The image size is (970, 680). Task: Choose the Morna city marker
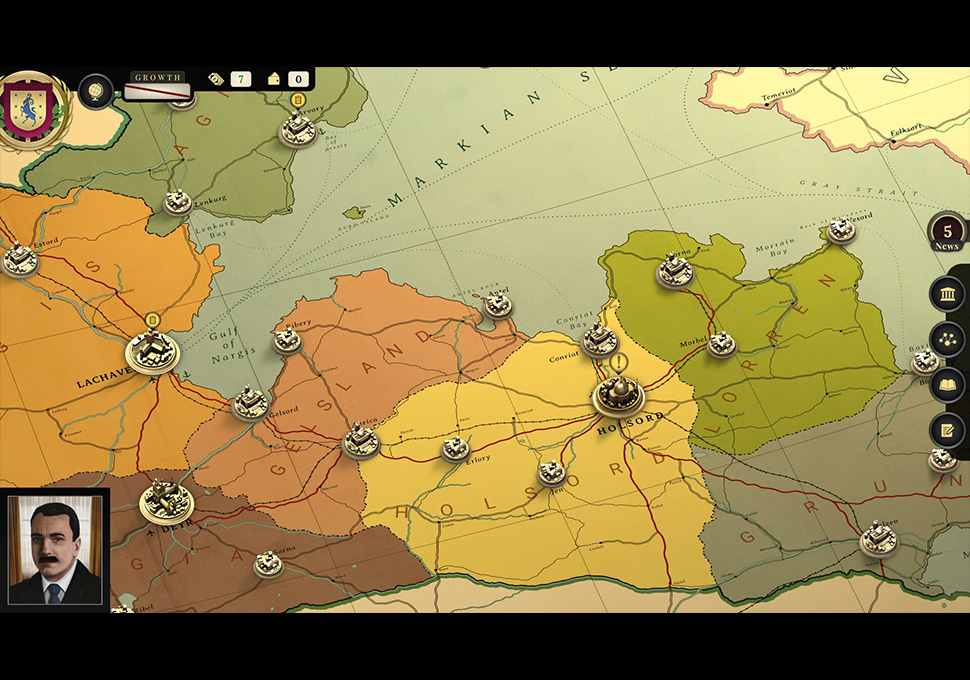pyautogui.click(x=675, y=270)
